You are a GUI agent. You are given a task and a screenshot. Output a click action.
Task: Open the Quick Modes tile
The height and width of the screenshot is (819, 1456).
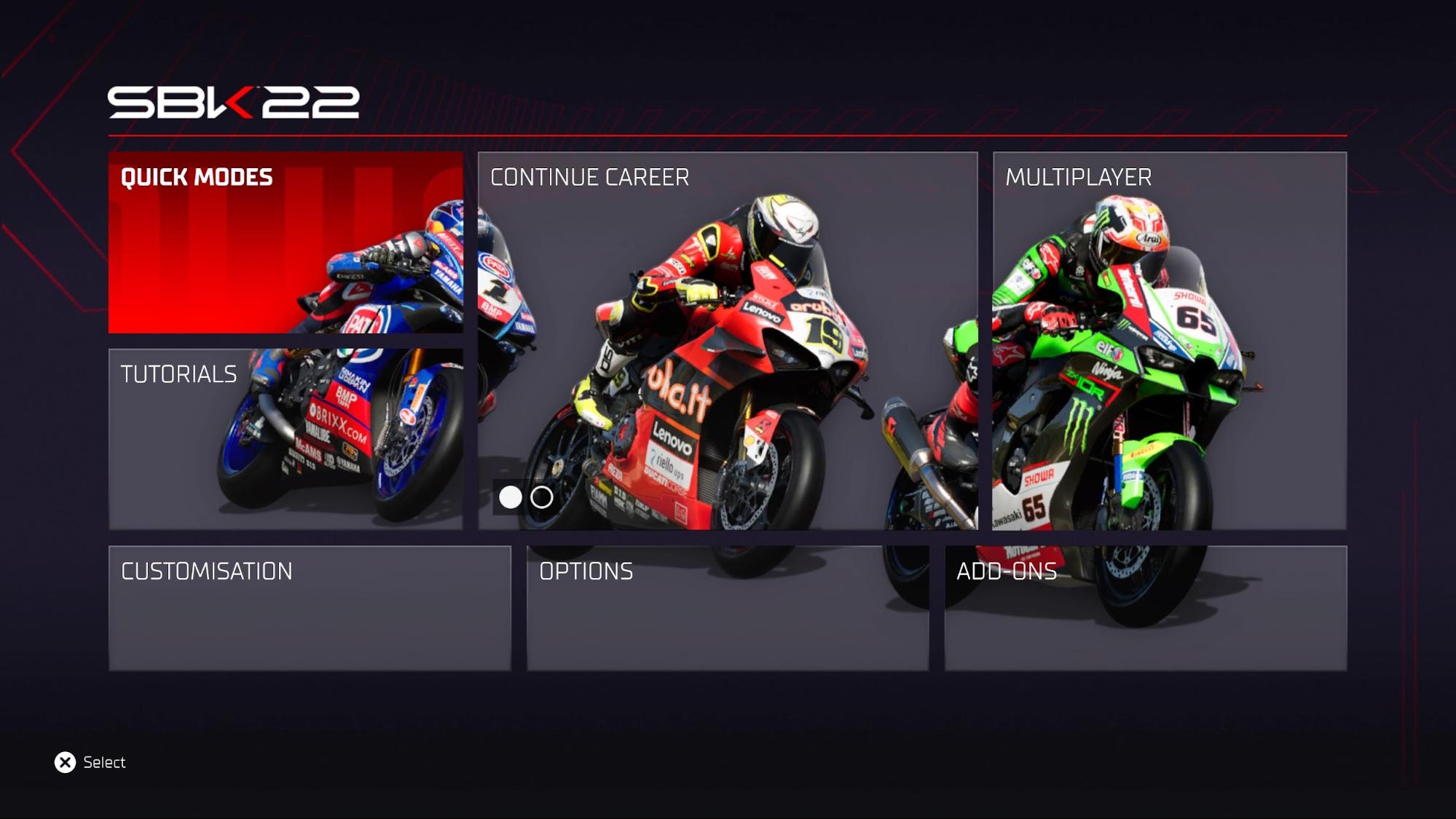pos(286,242)
